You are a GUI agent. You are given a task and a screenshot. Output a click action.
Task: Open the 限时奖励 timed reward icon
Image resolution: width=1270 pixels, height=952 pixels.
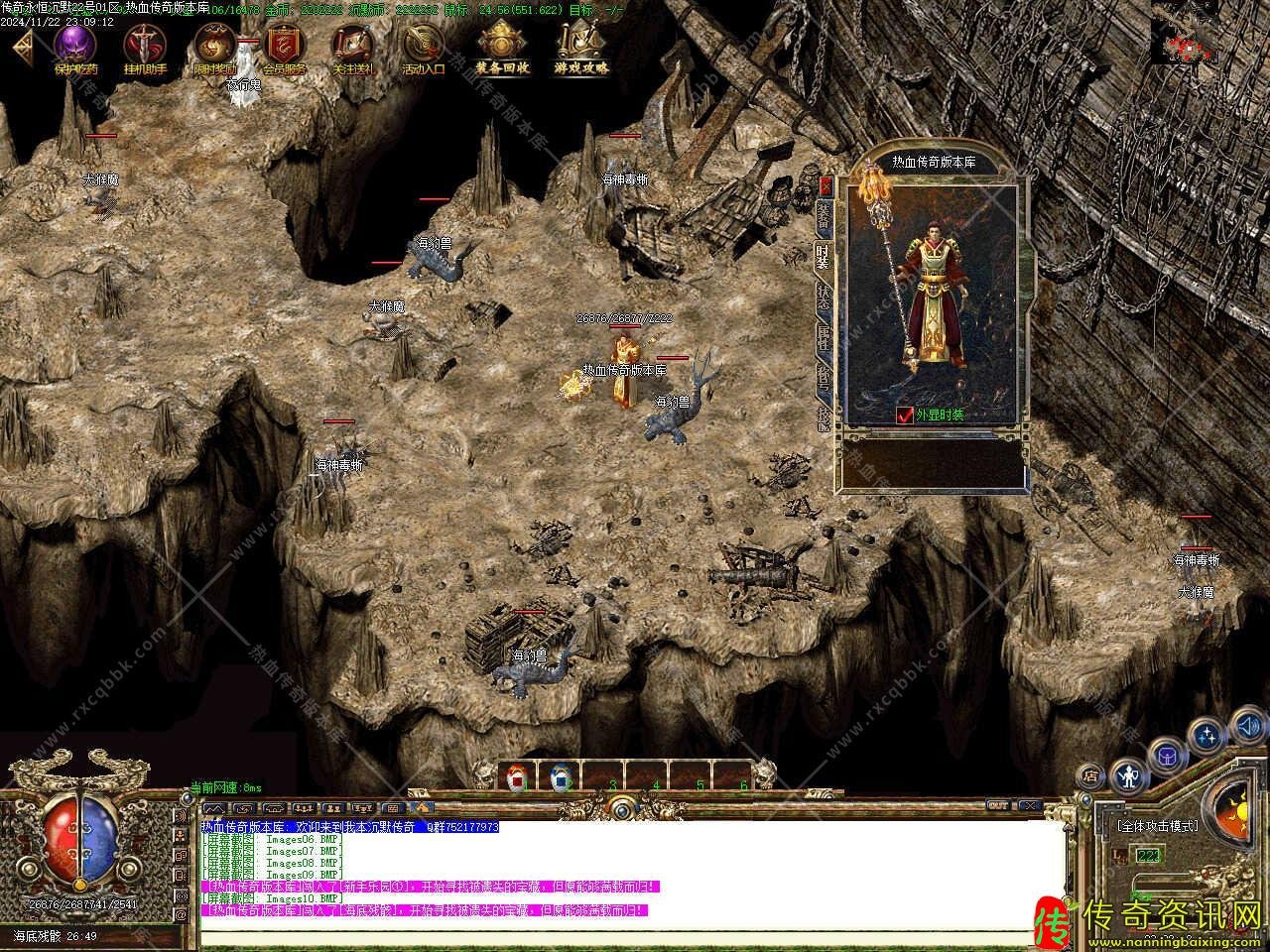click(x=214, y=47)
